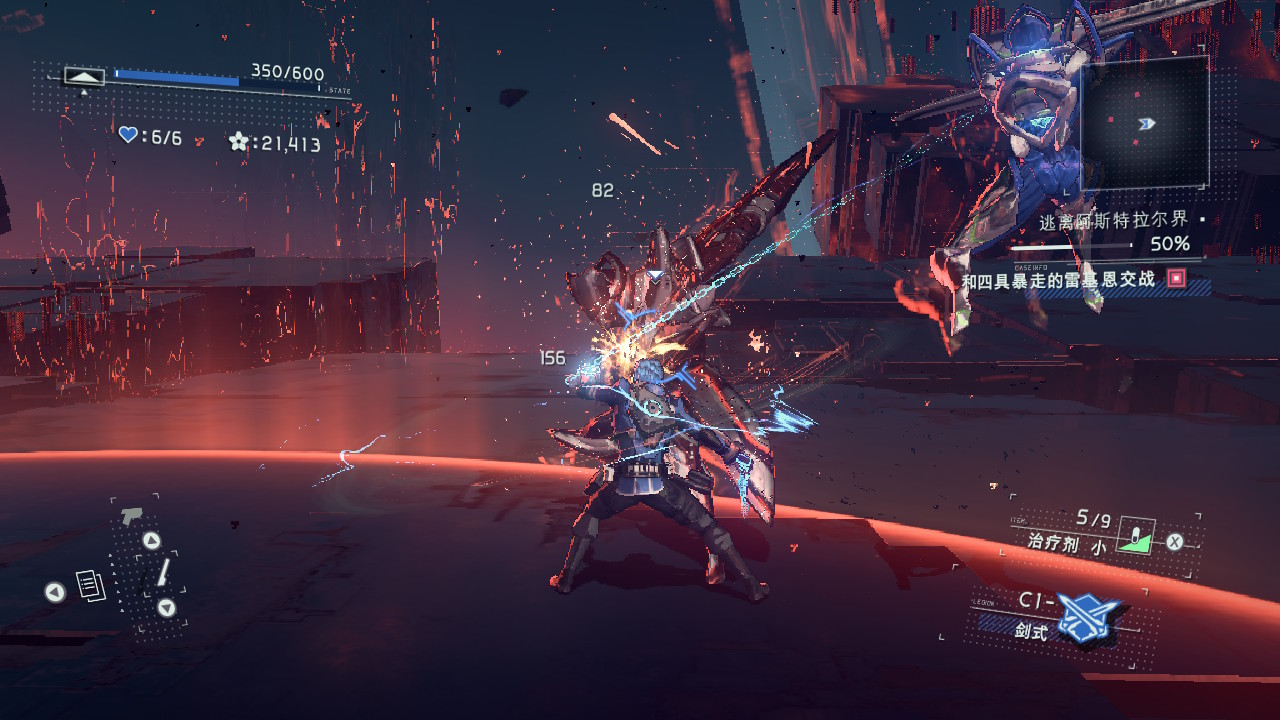This screenshot has height=720, width=1280.
Task: Click the minimap in the corner
Action: [1144, 123]
